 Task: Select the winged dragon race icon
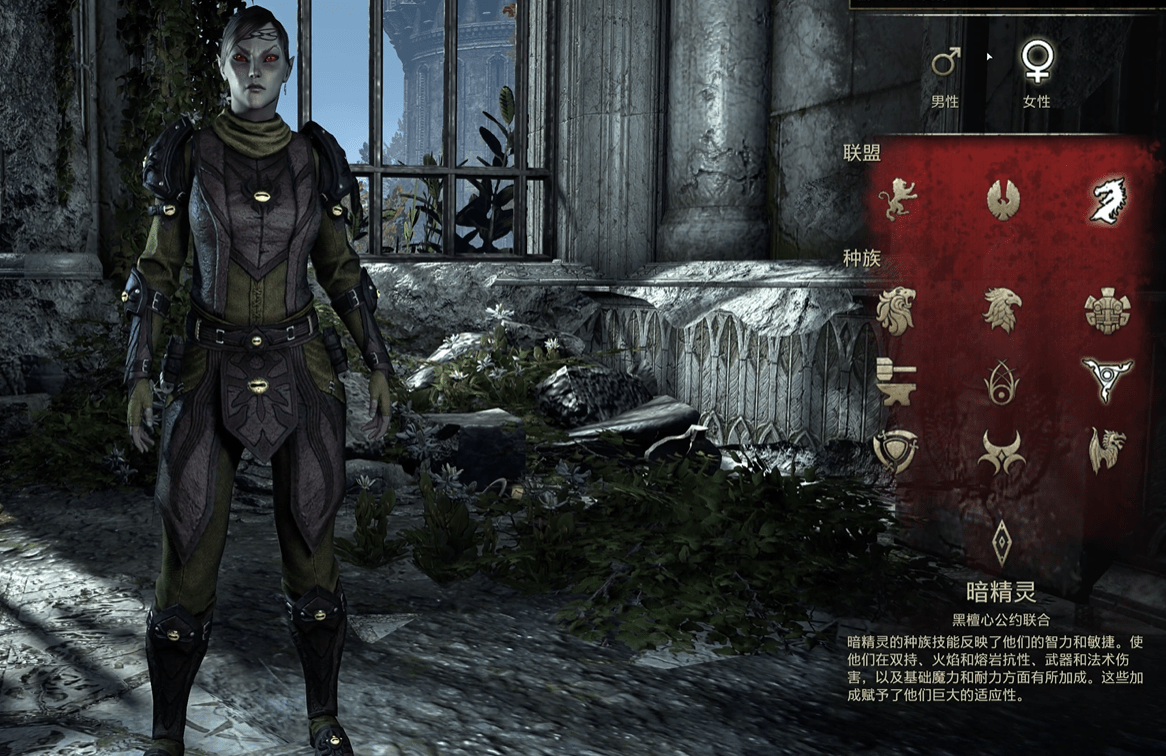tap(1107, 450)
